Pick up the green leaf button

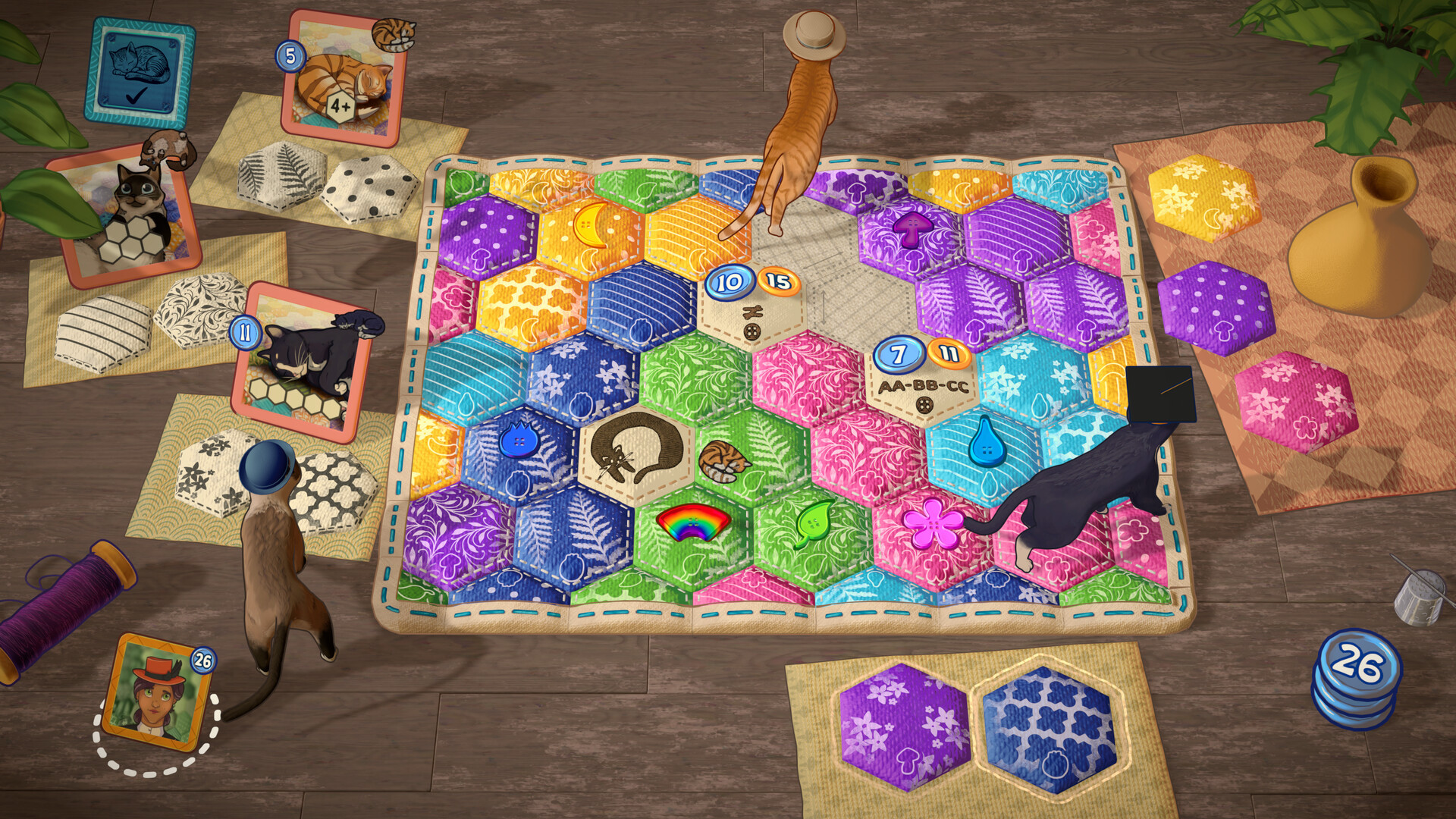click(x=814, y=523)
